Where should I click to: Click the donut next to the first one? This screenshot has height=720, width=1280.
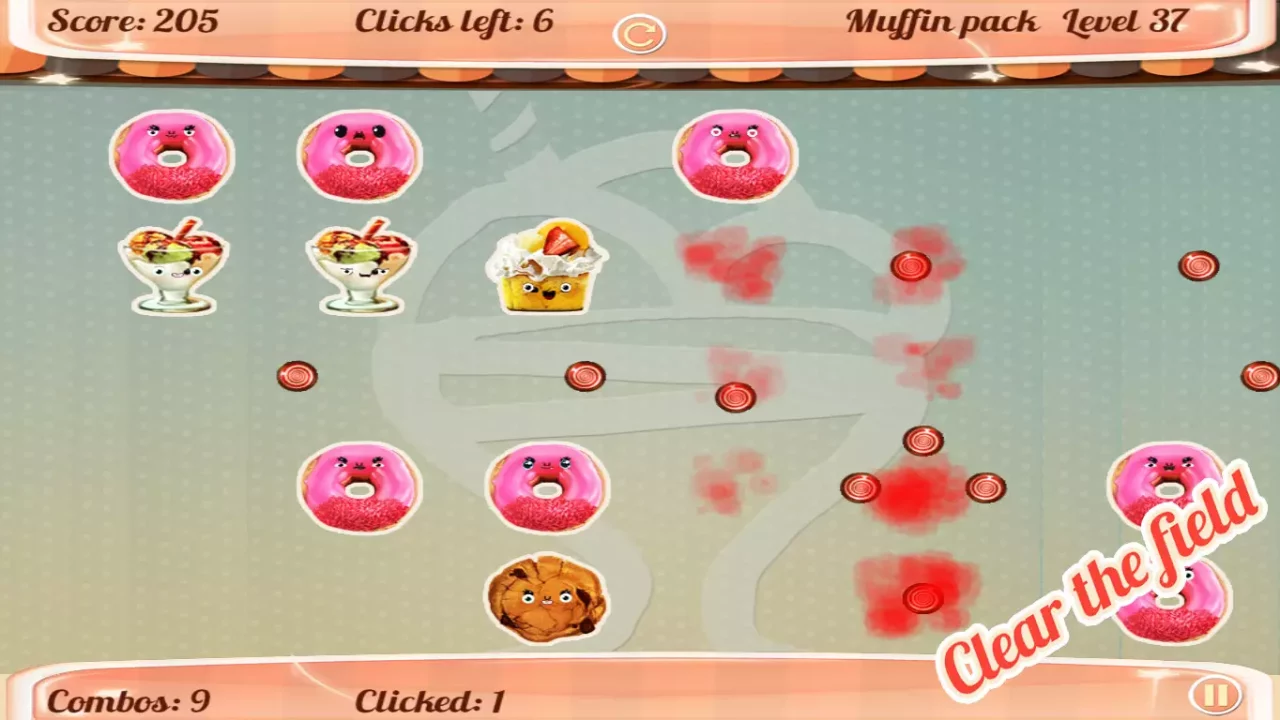(360, 155)
